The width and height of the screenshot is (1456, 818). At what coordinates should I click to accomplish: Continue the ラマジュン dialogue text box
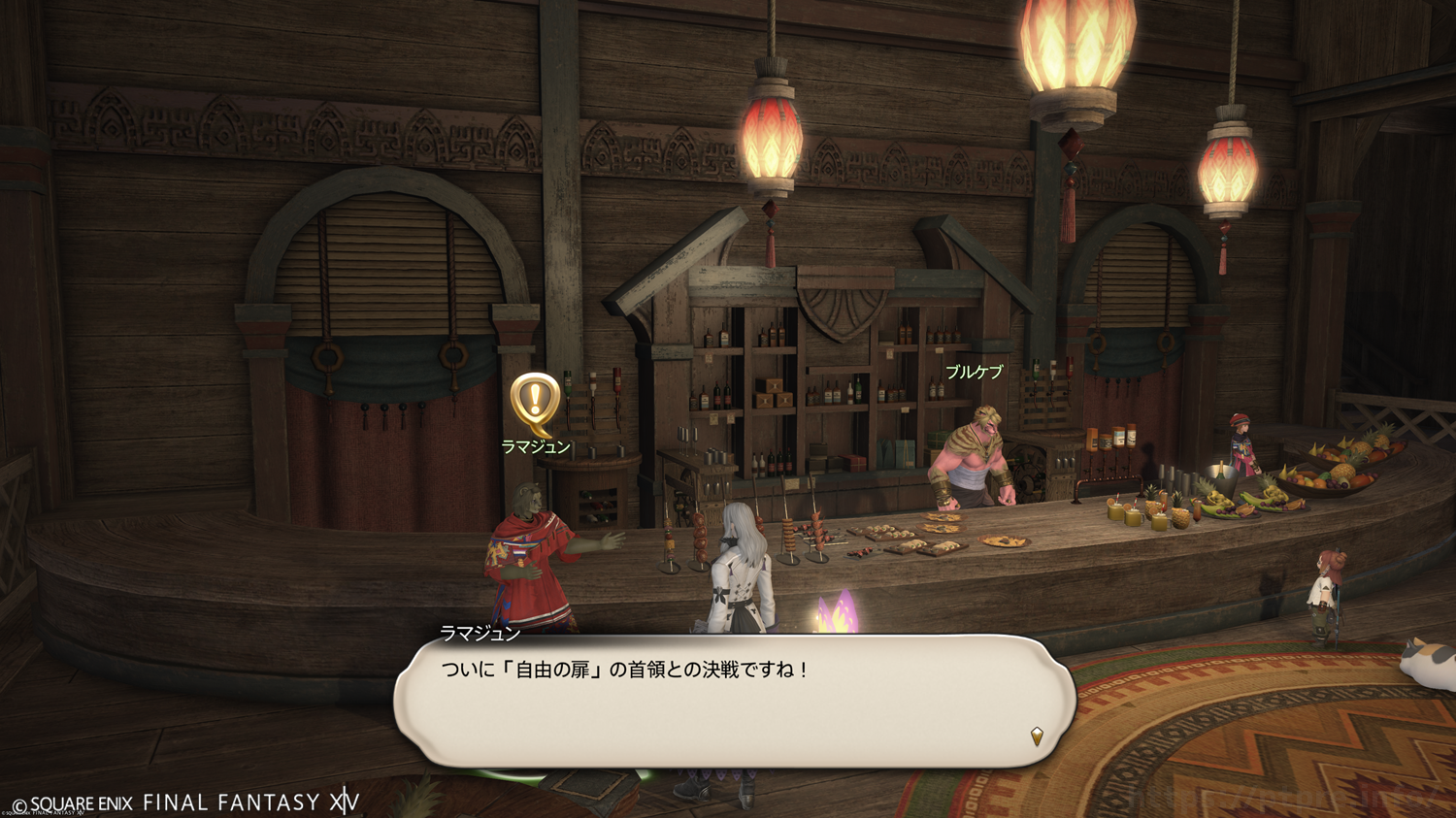pyautogui.click(x=735, y=701)
